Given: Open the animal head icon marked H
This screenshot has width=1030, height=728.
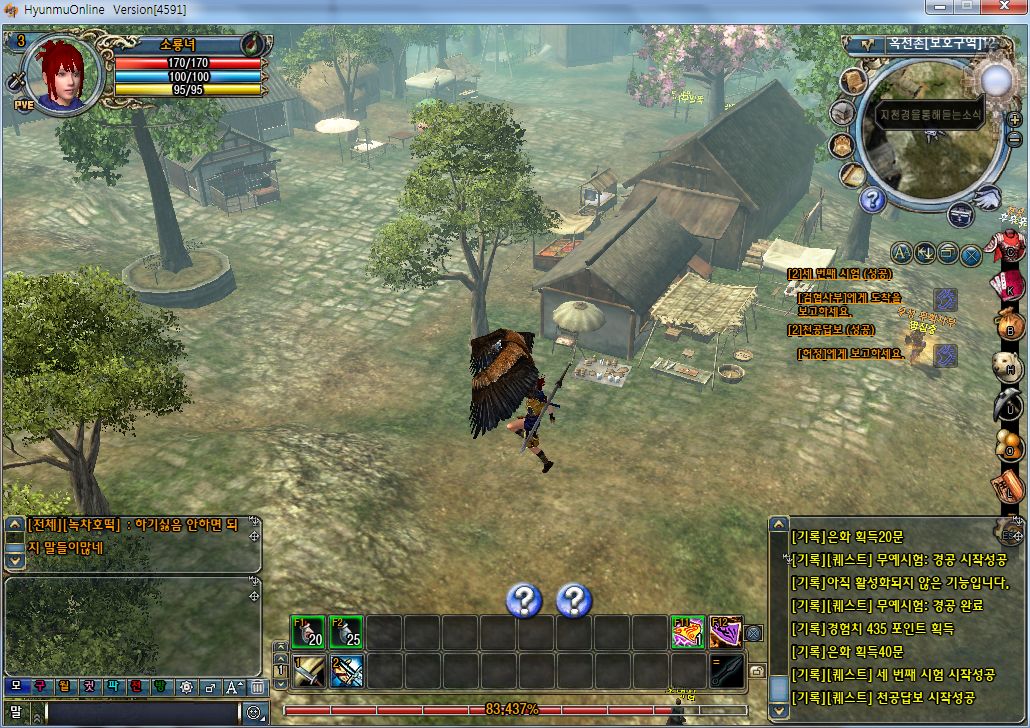Looking at the screenshot, I should click(1008, 366).
